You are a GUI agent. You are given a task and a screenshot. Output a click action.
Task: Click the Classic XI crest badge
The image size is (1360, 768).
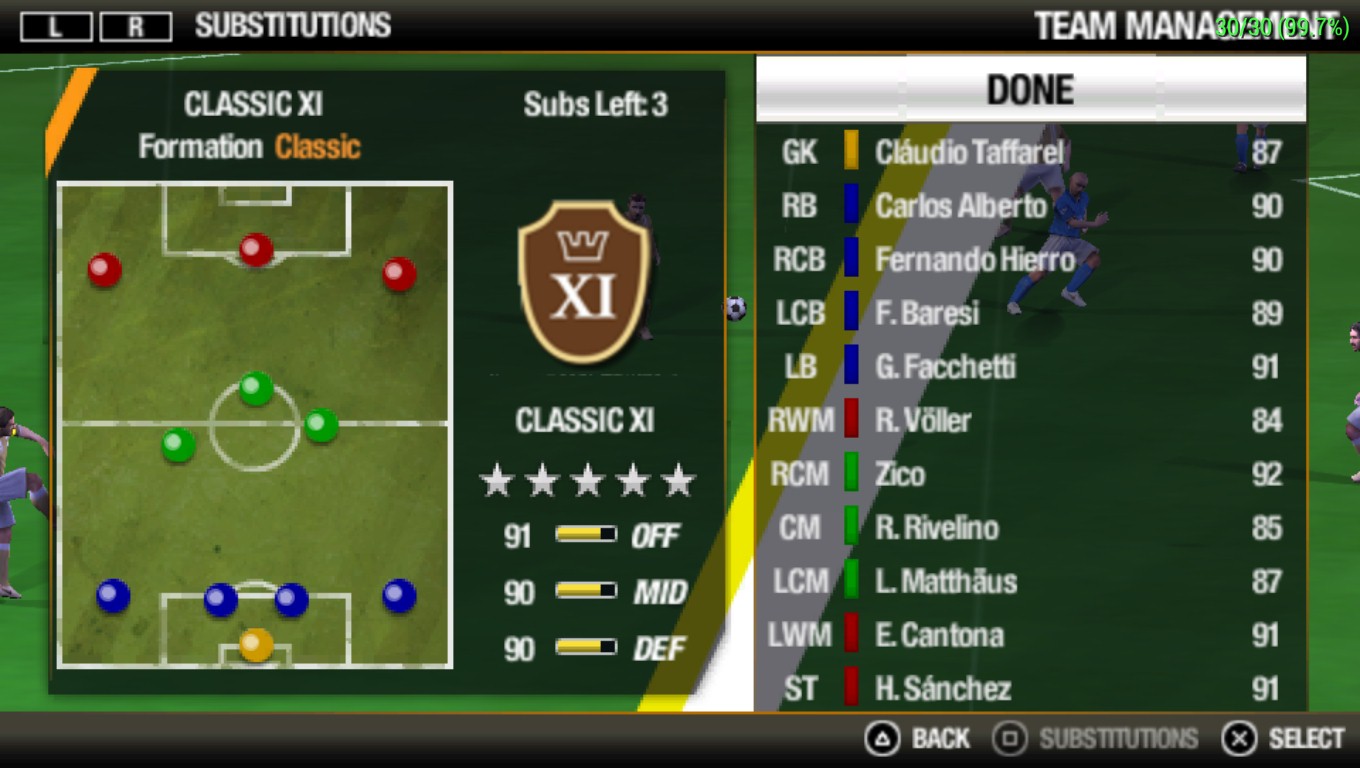[584, 282]
